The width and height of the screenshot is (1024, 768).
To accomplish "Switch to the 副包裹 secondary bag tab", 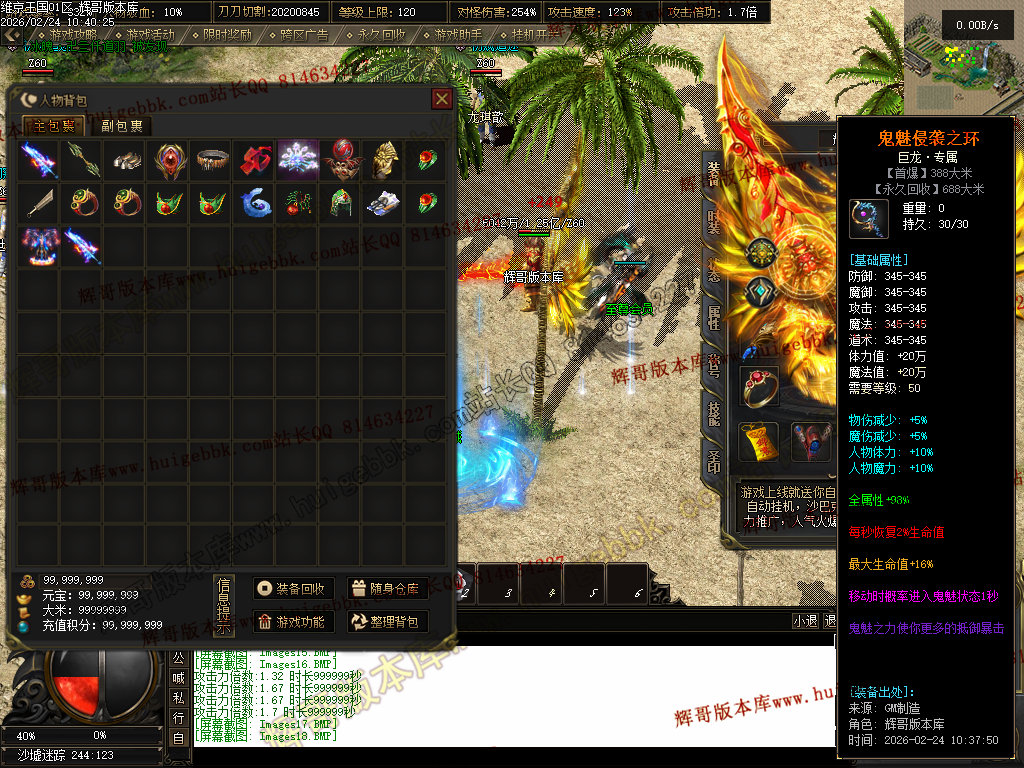I will [122, 126].
